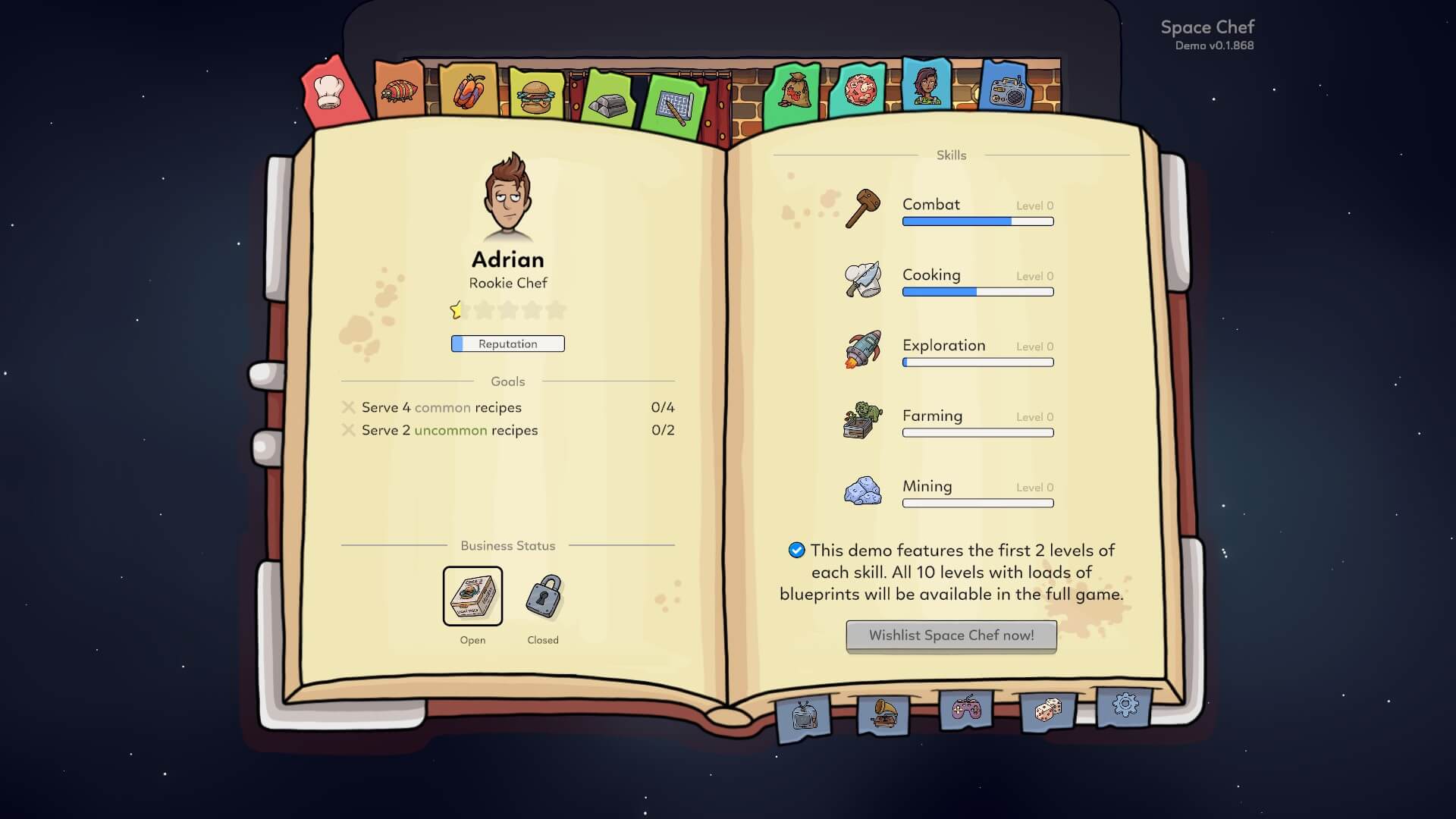The height and width of the screenshot is (819, 1456).
Task: Open the gamepad controls bookmark
Action: click(965, 710)
